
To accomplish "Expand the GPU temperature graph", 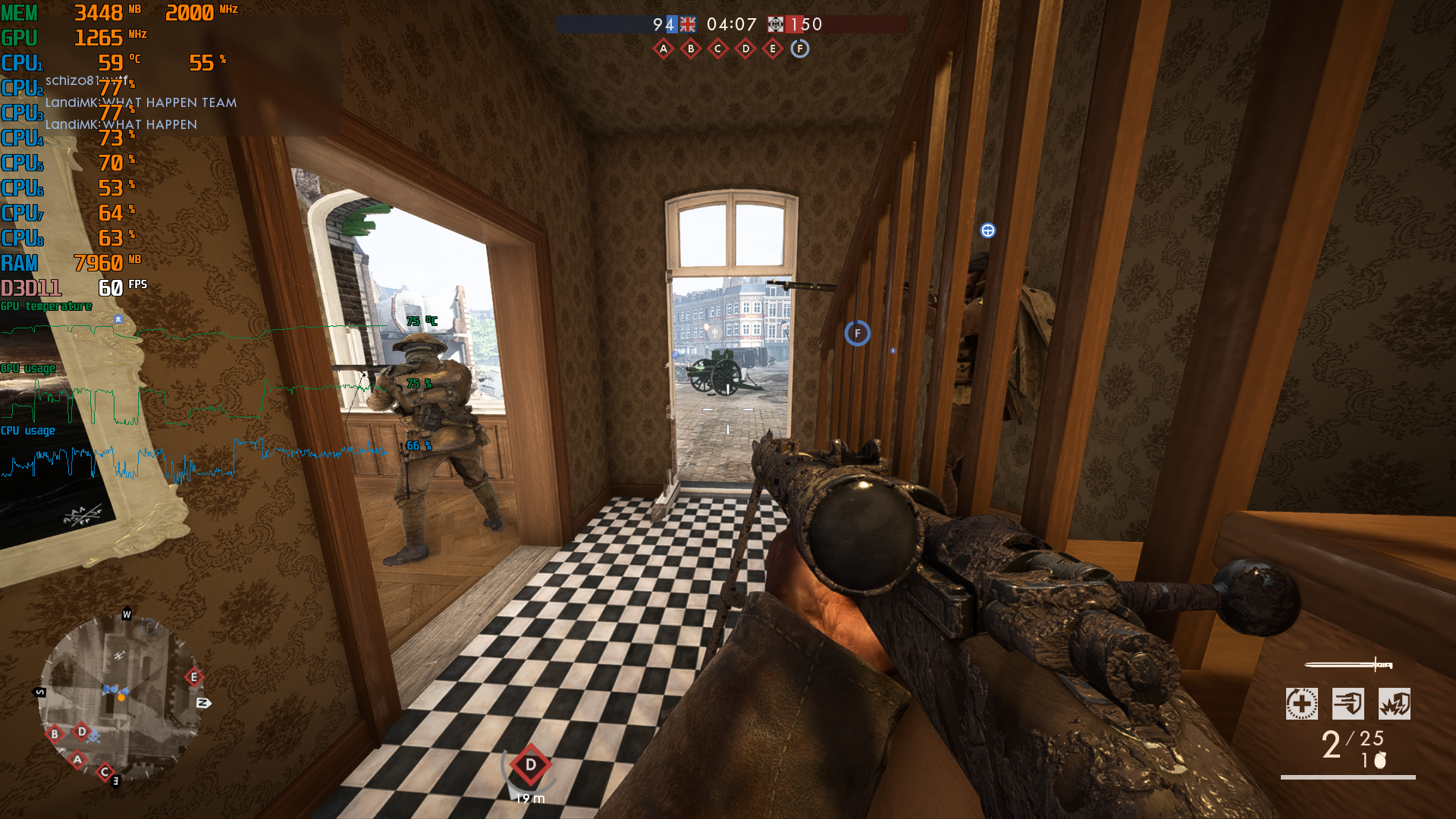I will [45, 306].
